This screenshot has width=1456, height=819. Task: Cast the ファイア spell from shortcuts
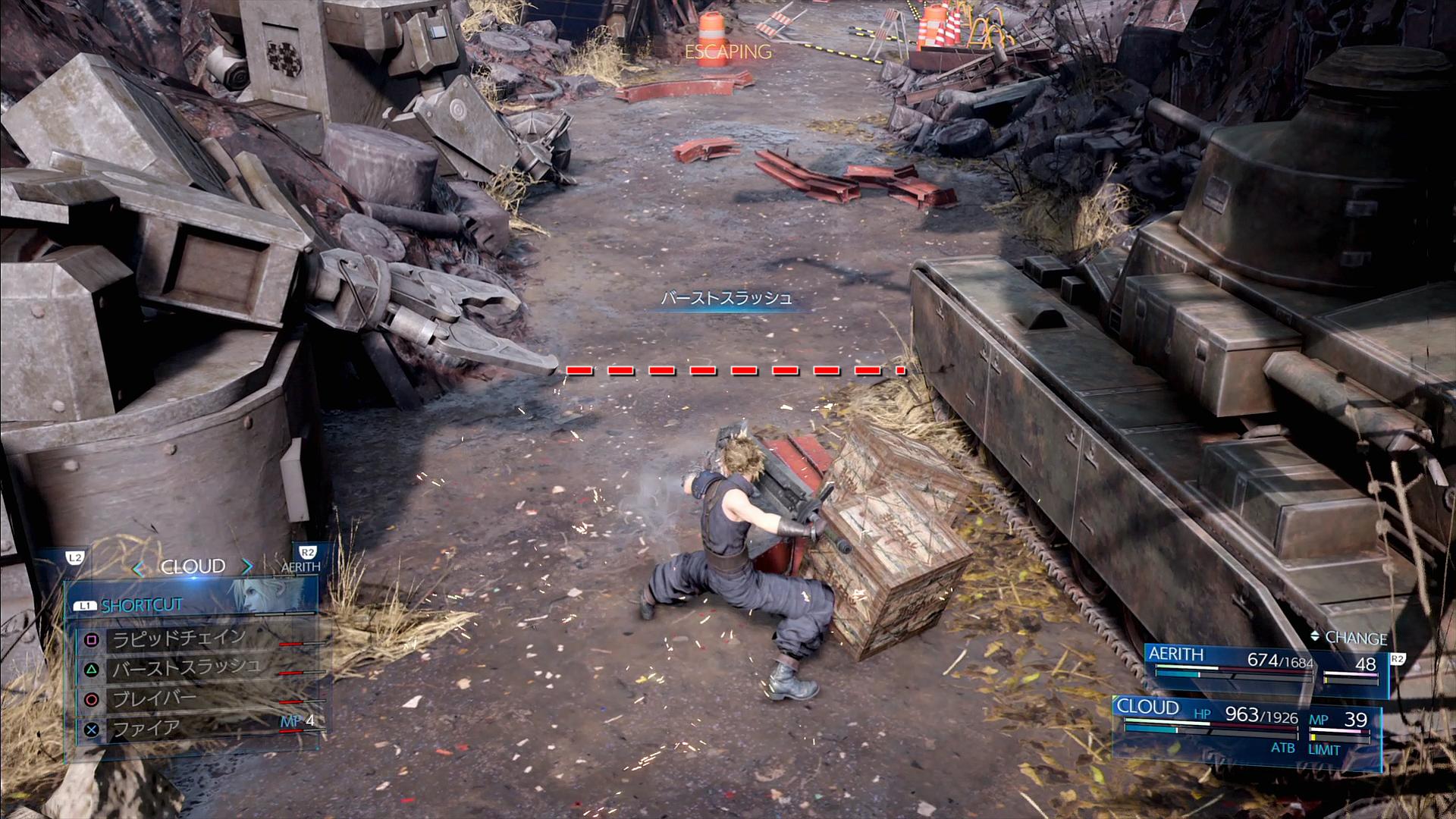tap(146, 730)
